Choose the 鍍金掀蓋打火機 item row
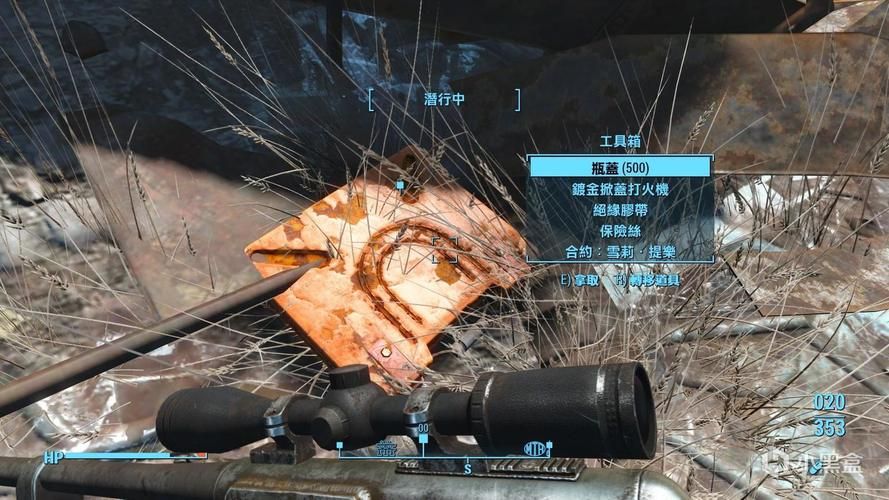This screenshot has width=889, height=500. (x=620, y=188)
